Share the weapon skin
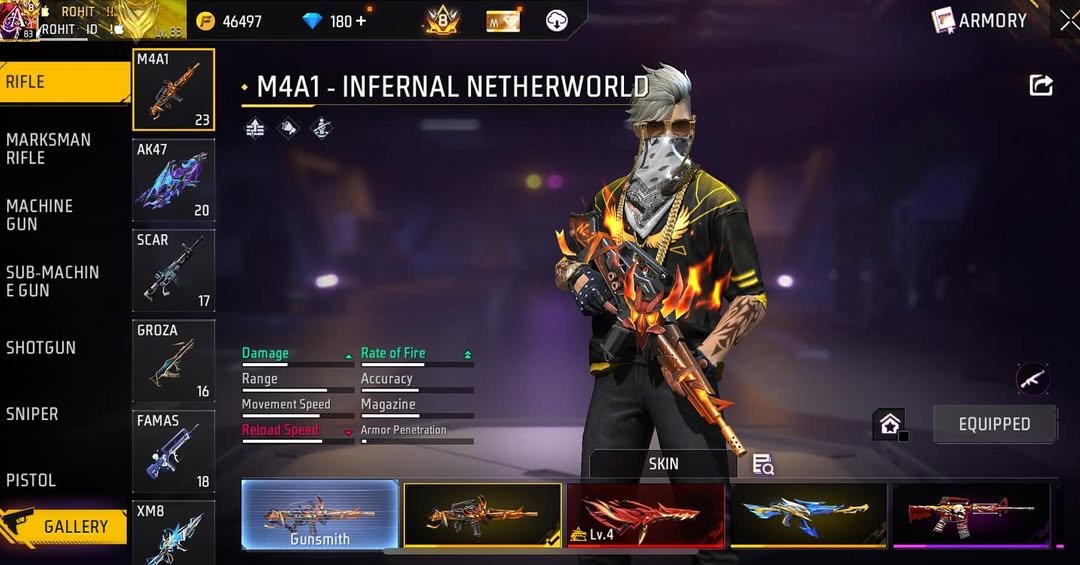 point(1041,86)
